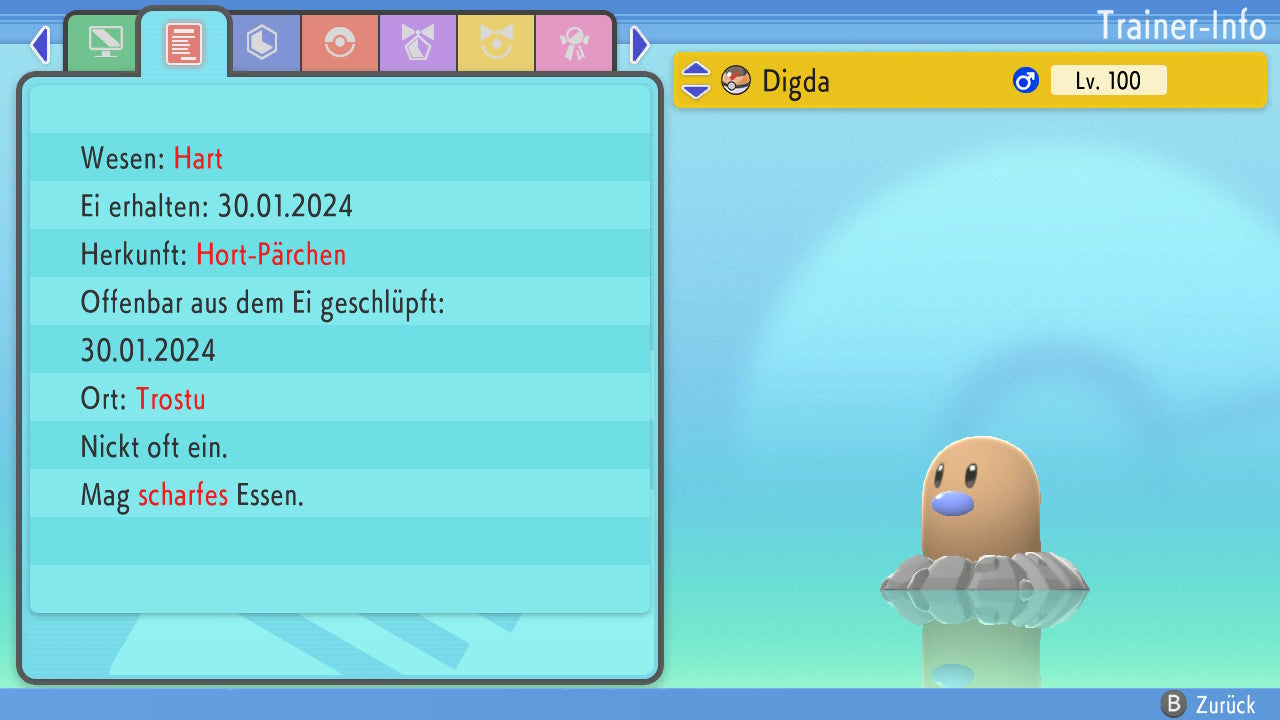Switch Pokémon with the up-down arrows by Digda
The width and height of the screenshot is (1280, 720).
(x=696, y=80)
